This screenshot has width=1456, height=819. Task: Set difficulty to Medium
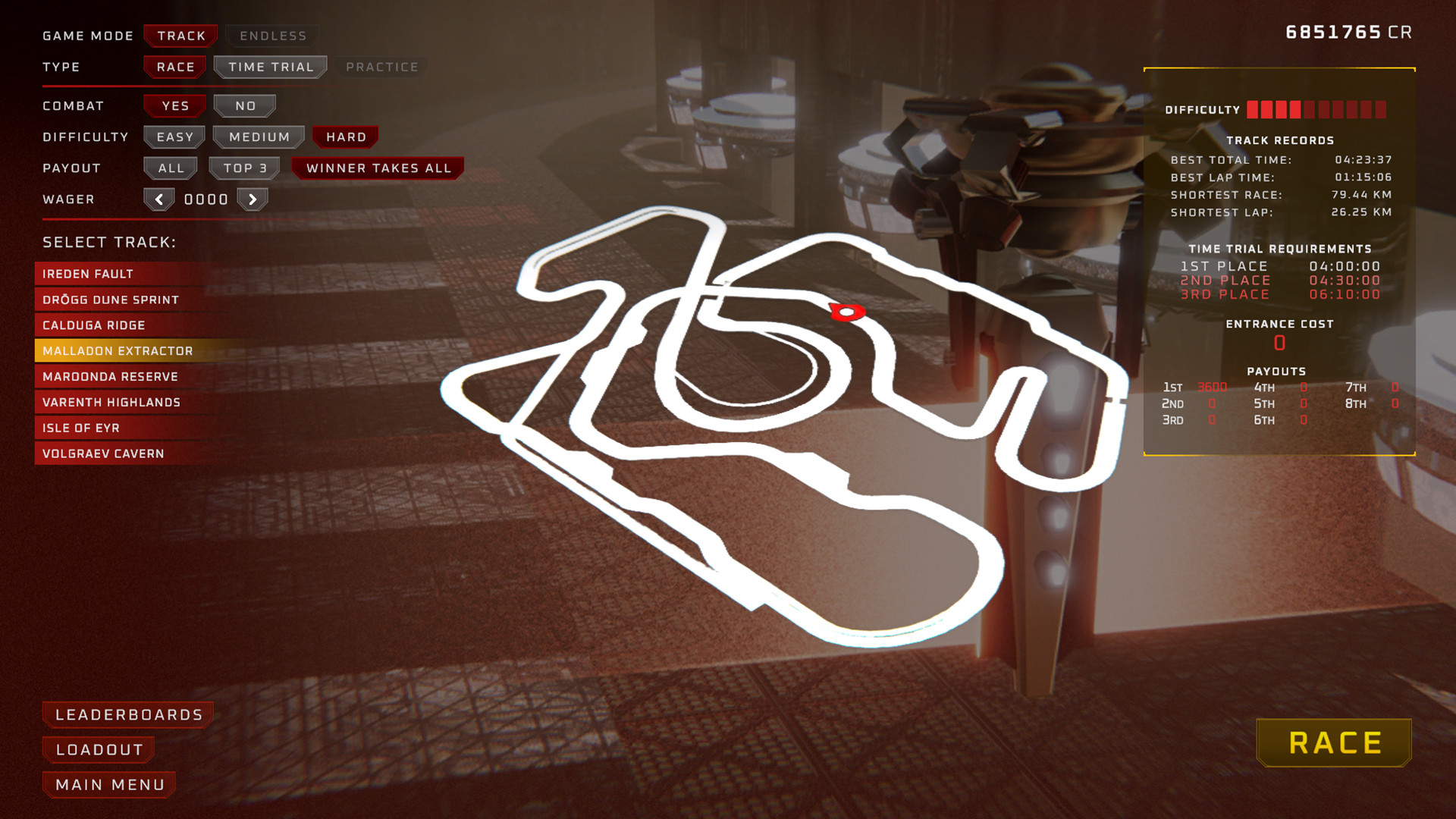click(257, 136)
